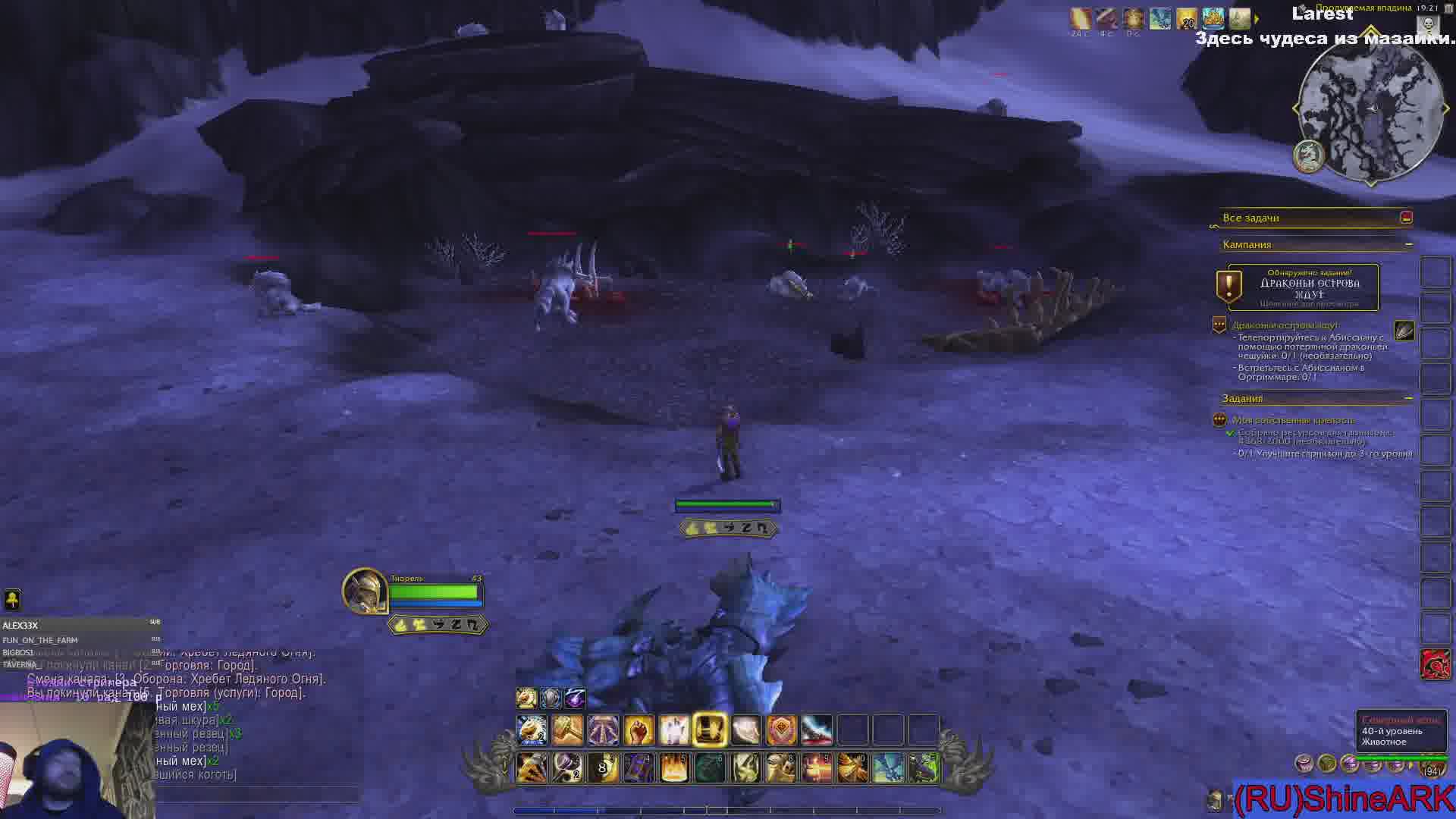This screenshot has height=819, width=1456.
Task: Open the garrison report button by minimap
Action: pyautogui.click(x=1308, y=156)
